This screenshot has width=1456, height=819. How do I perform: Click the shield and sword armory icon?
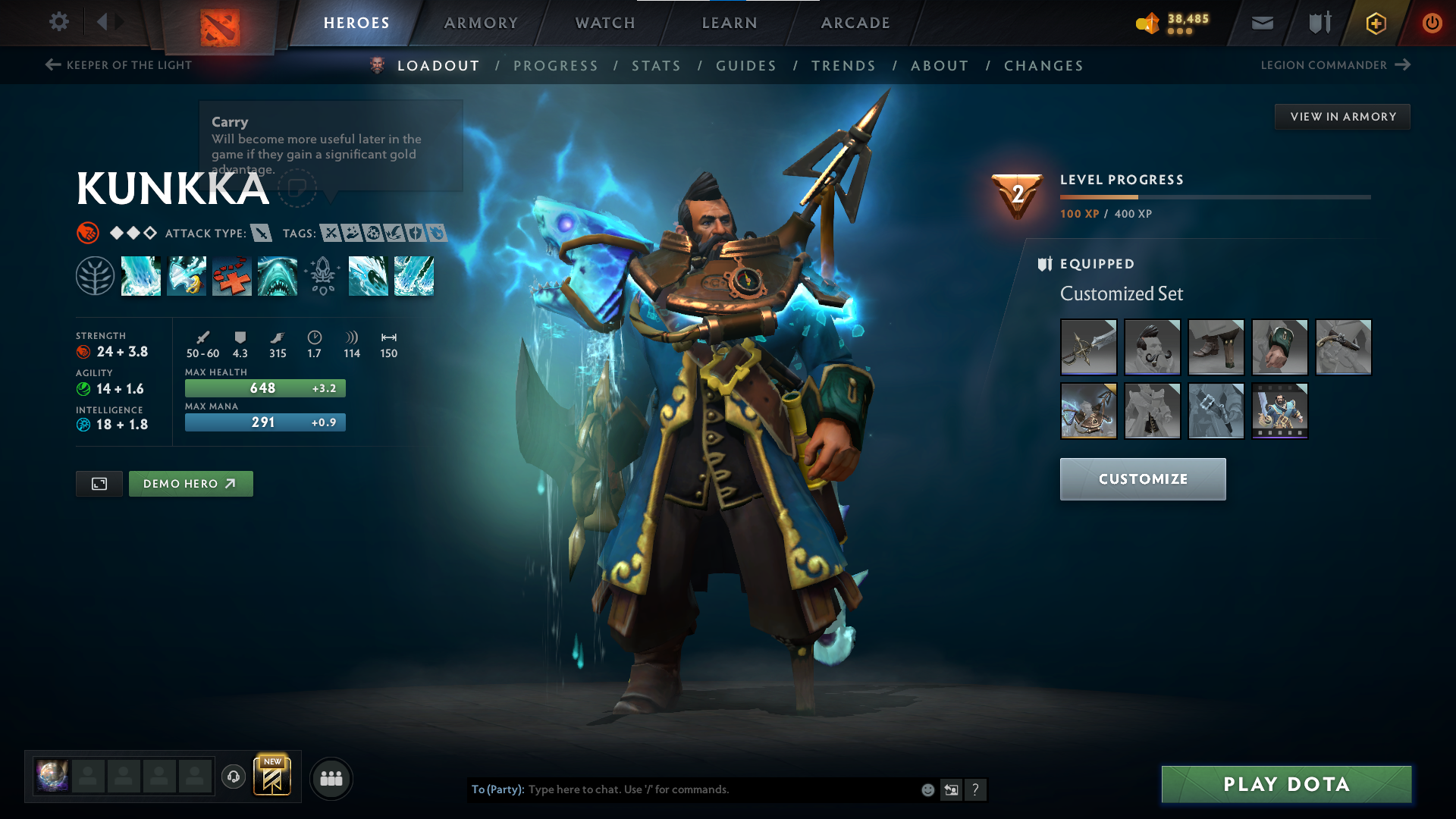pos(1318,23)
